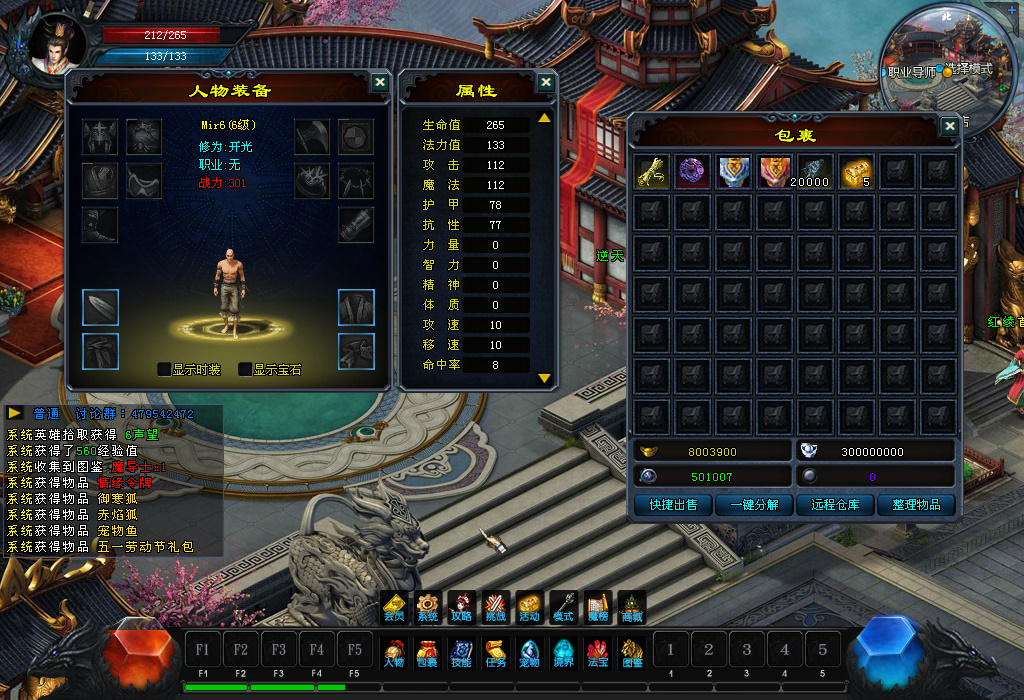Select the golden treasure chest item in bag

coord(857,170)
